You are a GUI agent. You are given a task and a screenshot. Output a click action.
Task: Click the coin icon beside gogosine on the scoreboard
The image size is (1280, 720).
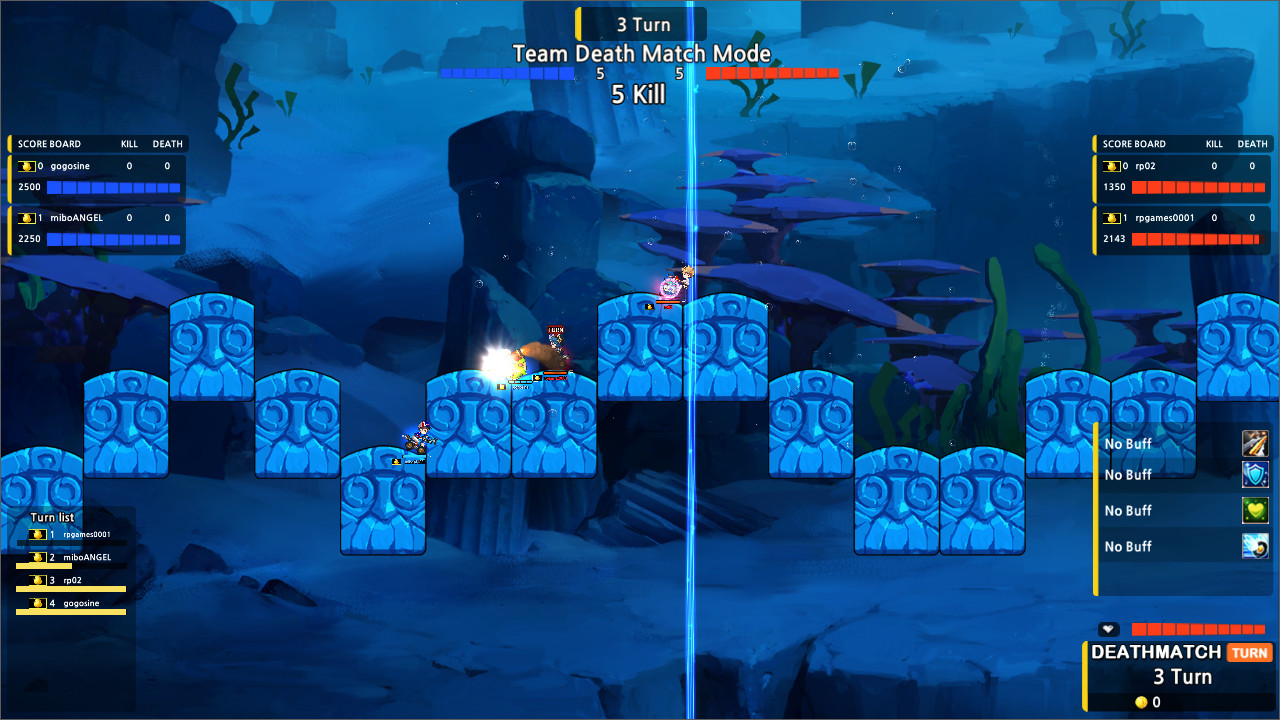coord(28,166)
